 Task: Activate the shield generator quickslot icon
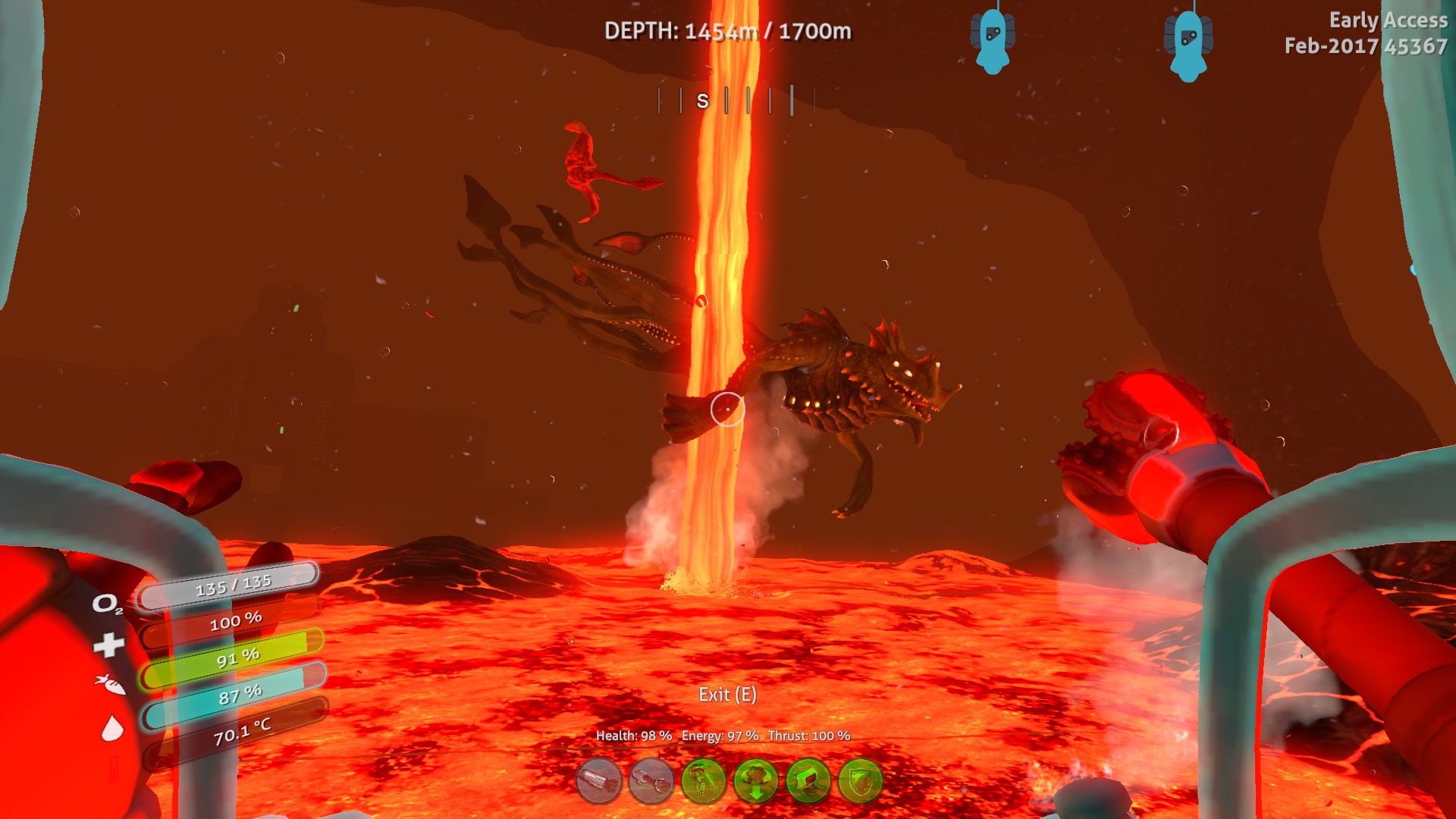tap(861, 781)
